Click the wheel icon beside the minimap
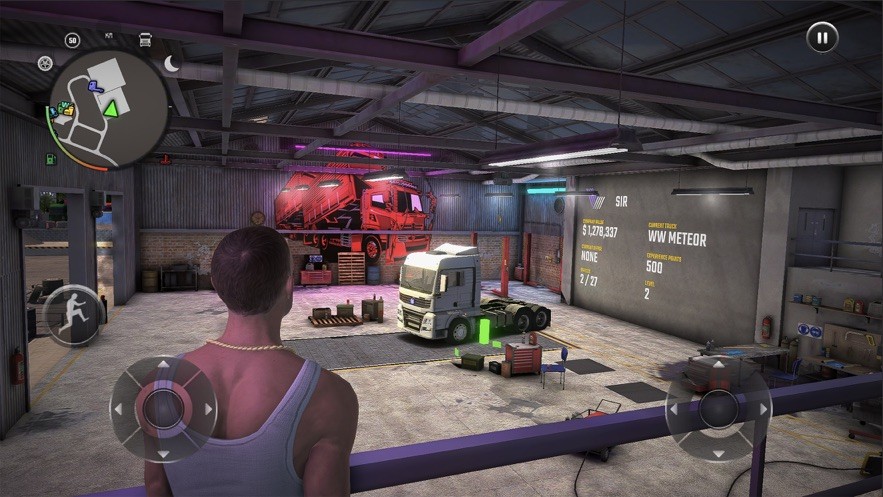The width and height of the screenshot is (883, 497). [x=45, y=63]
